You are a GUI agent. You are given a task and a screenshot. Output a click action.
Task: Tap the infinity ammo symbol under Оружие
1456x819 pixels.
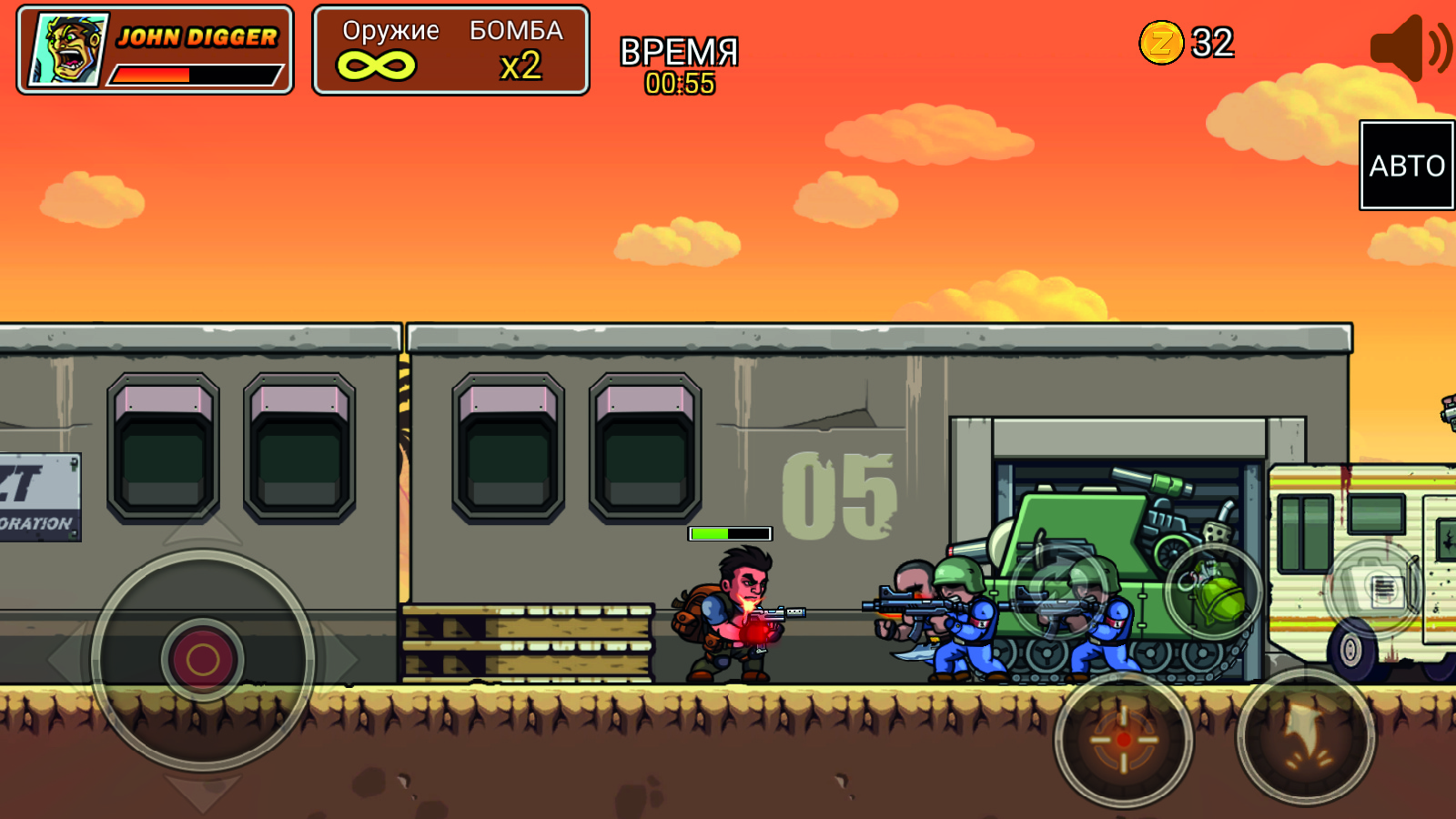coord(379,66)
